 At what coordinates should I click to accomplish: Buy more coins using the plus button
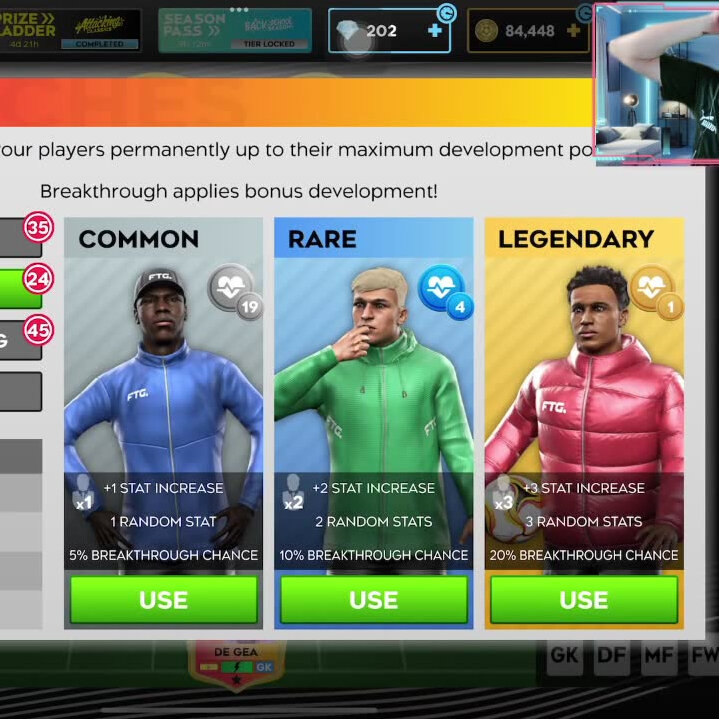coord(573,31)
